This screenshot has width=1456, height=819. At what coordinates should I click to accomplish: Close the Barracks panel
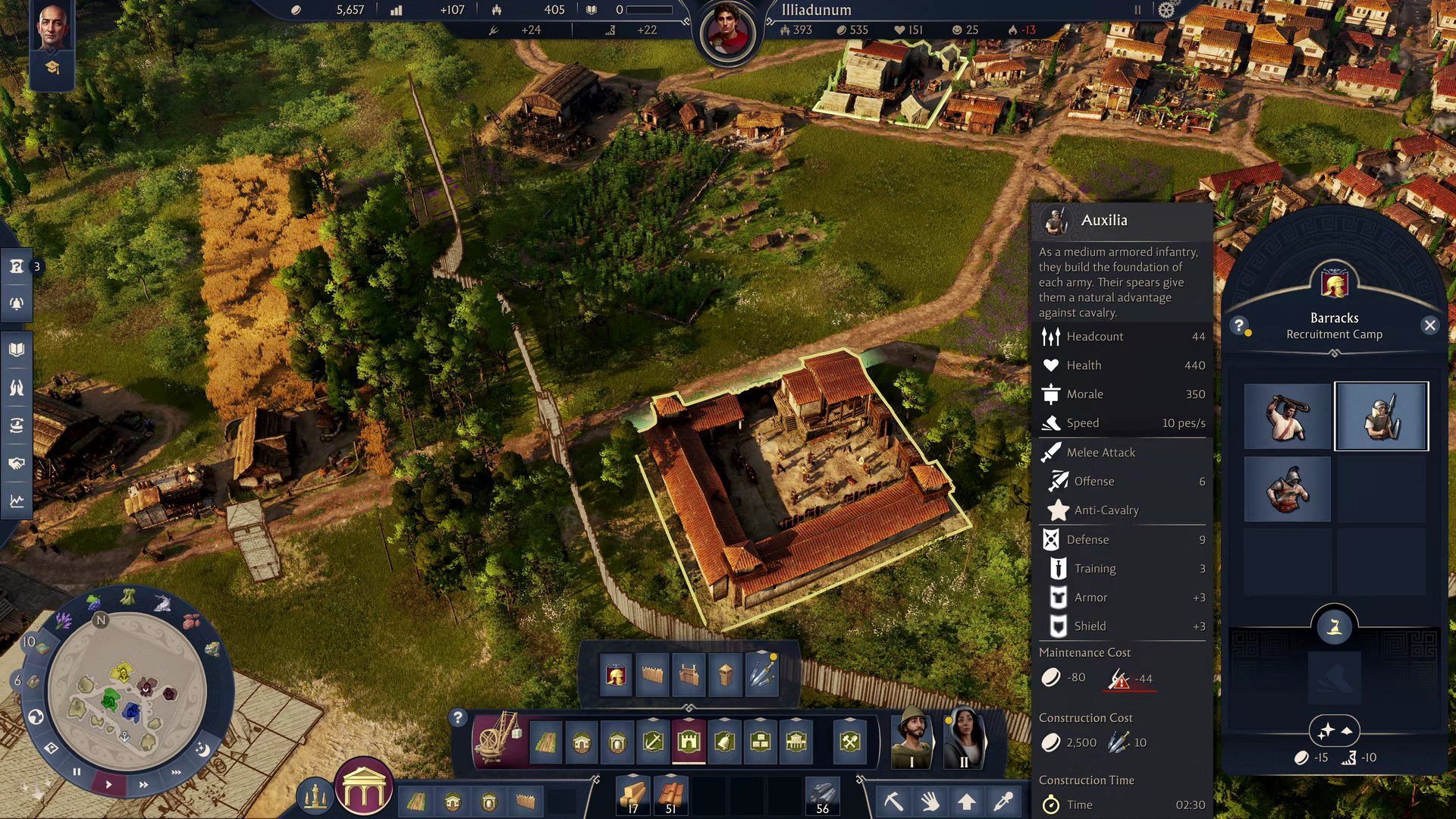pyautogui.click(x=1429, y=325)
